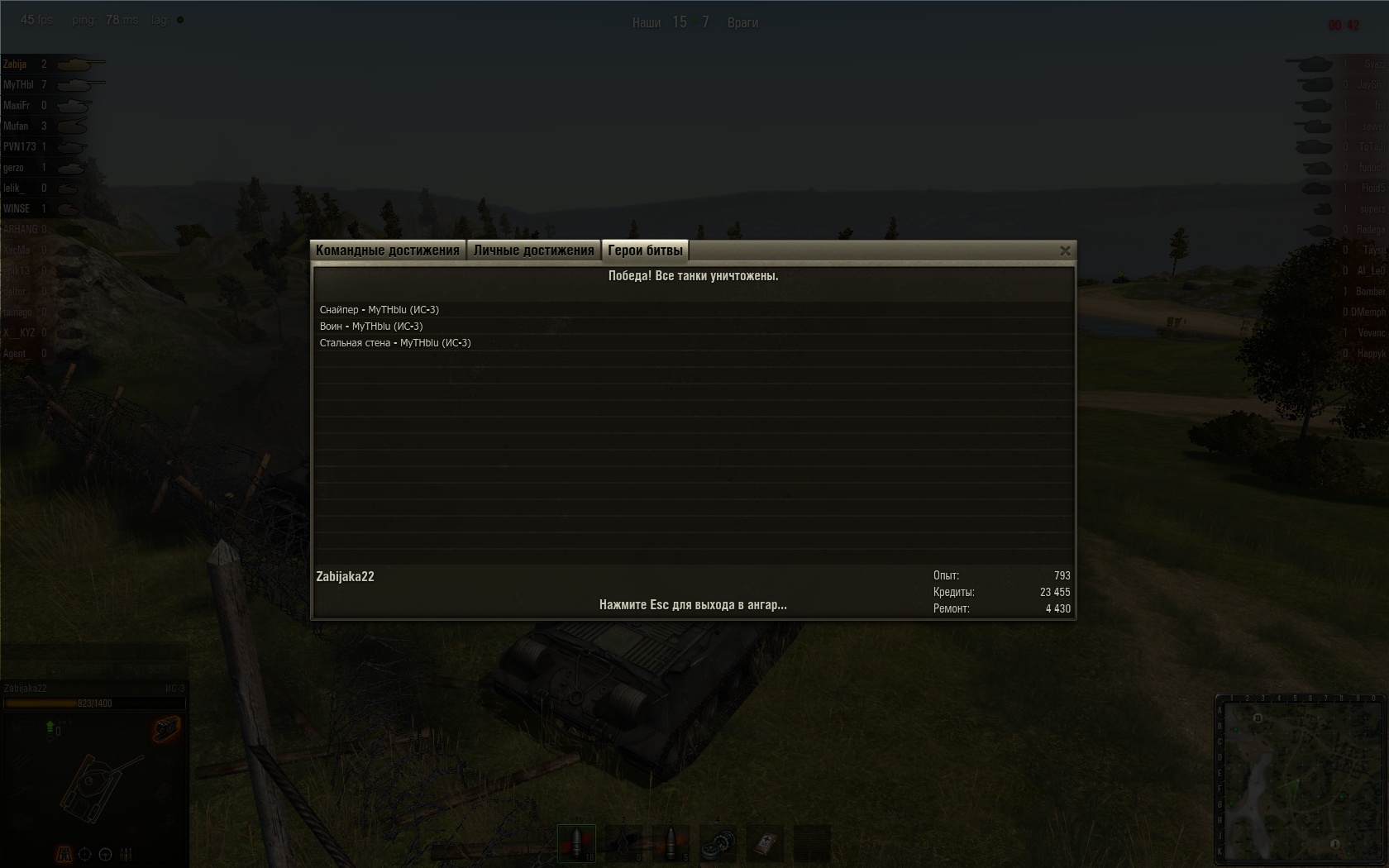Activate the first aid kit consumable

pyautogui.click(x=765, y=843)
